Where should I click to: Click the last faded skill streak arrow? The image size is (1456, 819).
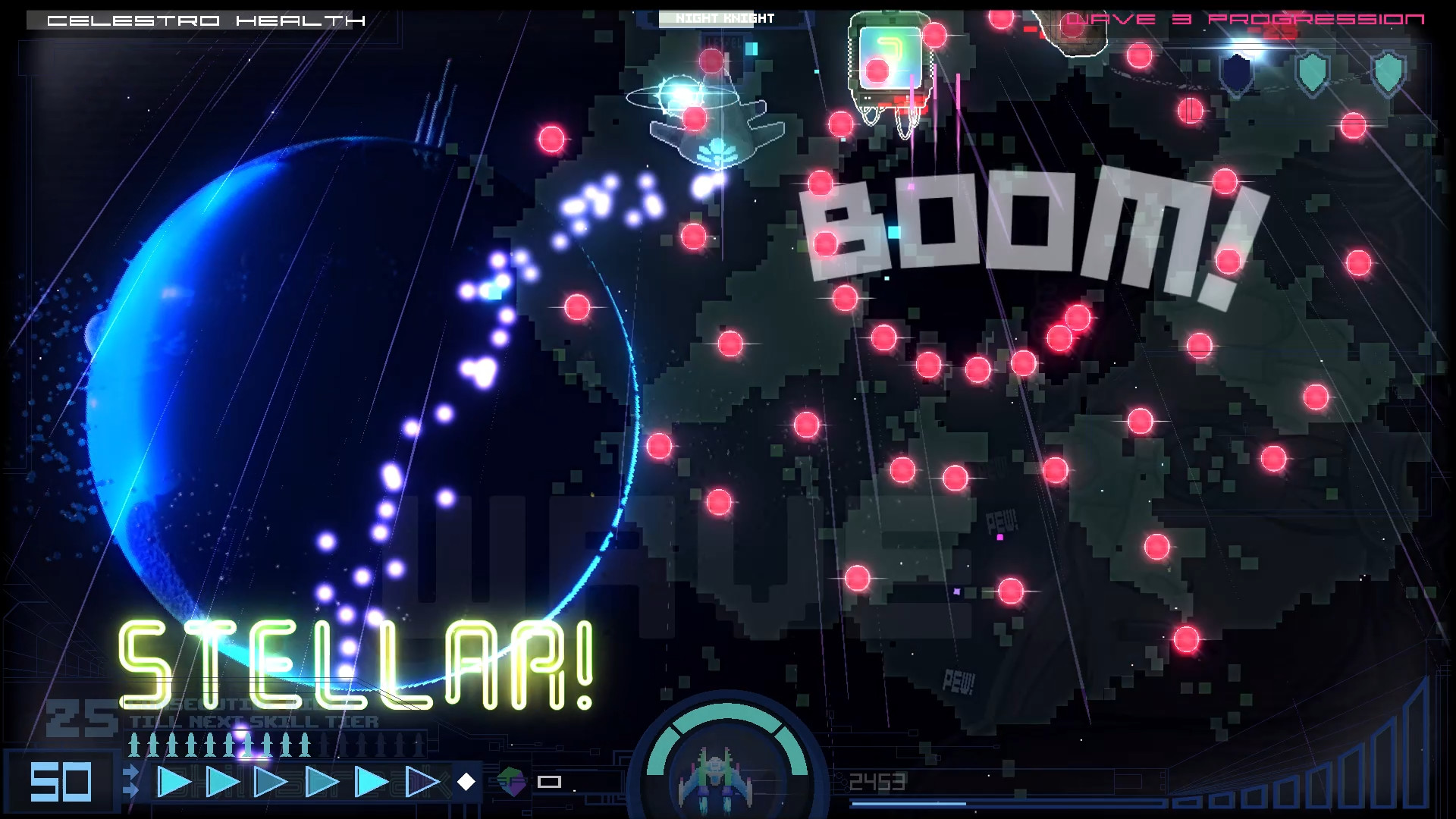point(420,781)
